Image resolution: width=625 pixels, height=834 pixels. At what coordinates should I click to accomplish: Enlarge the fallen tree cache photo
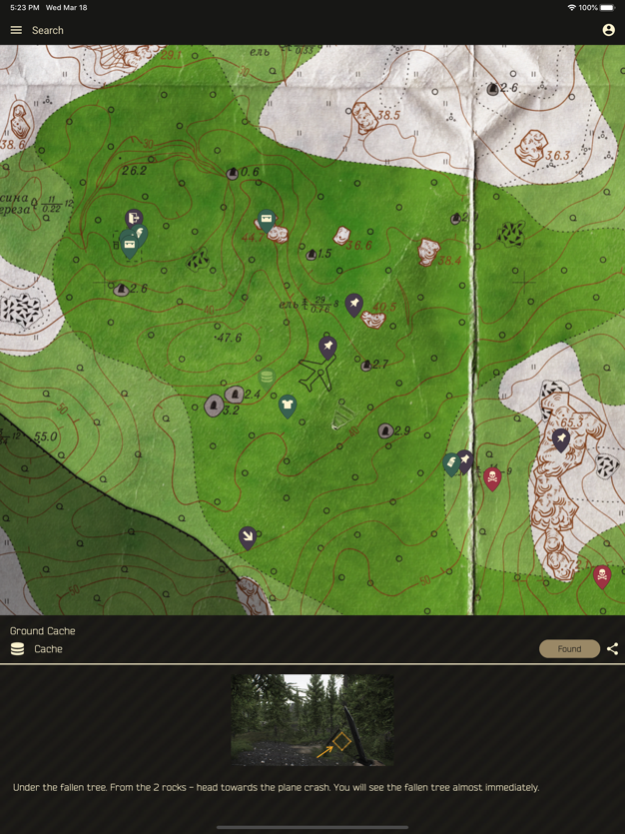click(x=312, y=720)
